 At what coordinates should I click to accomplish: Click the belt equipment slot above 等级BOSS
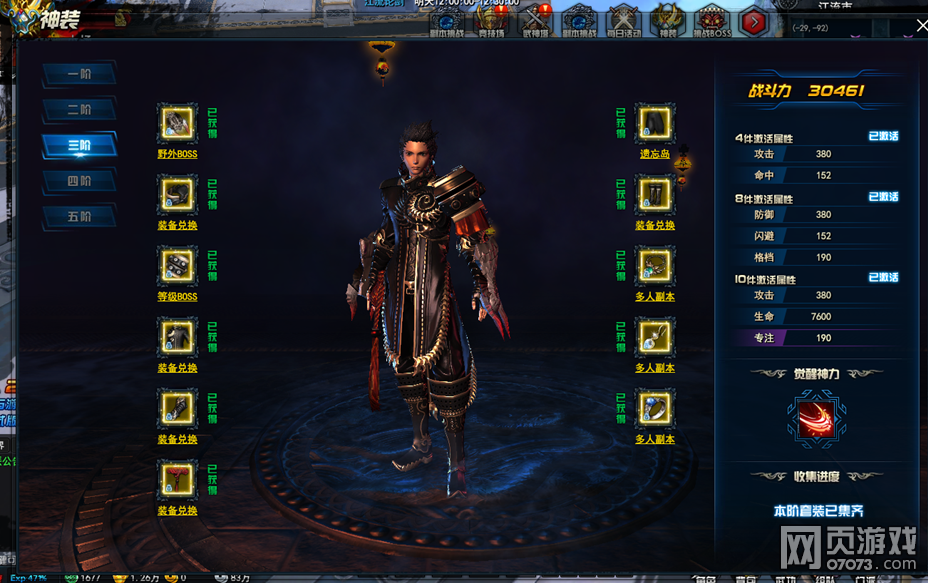(177, 265)
